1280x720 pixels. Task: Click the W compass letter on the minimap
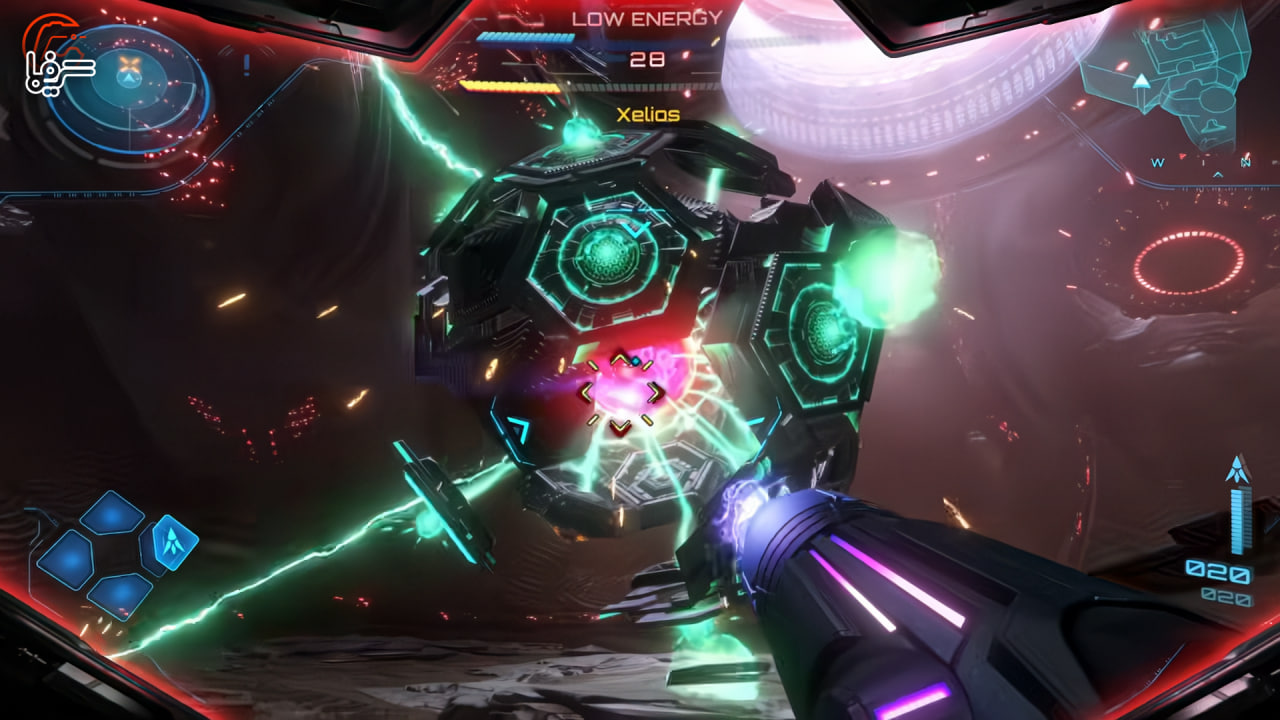(x=1157, y=163)
